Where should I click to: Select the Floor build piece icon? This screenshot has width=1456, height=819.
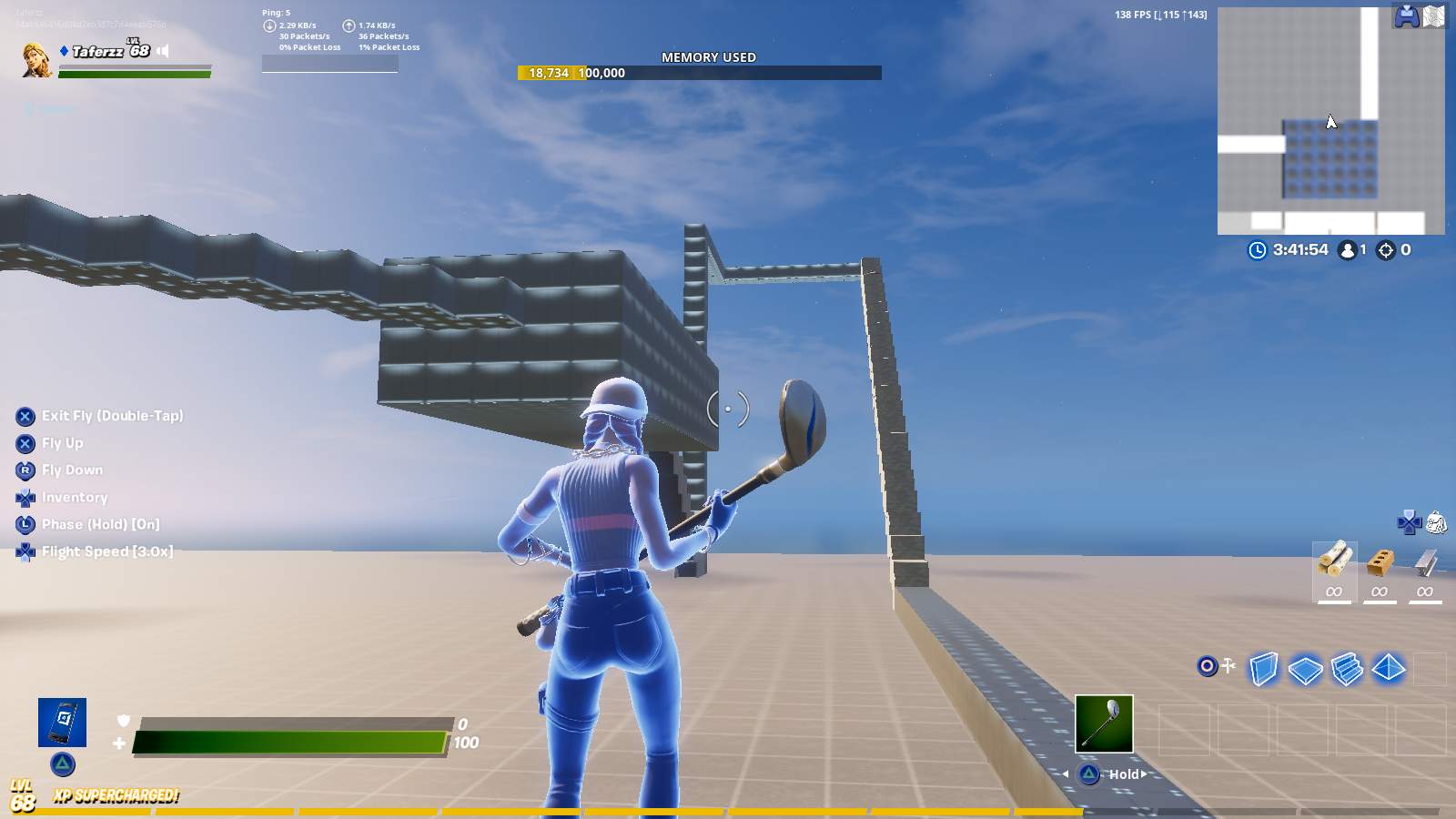click(x=1304, y=669)
